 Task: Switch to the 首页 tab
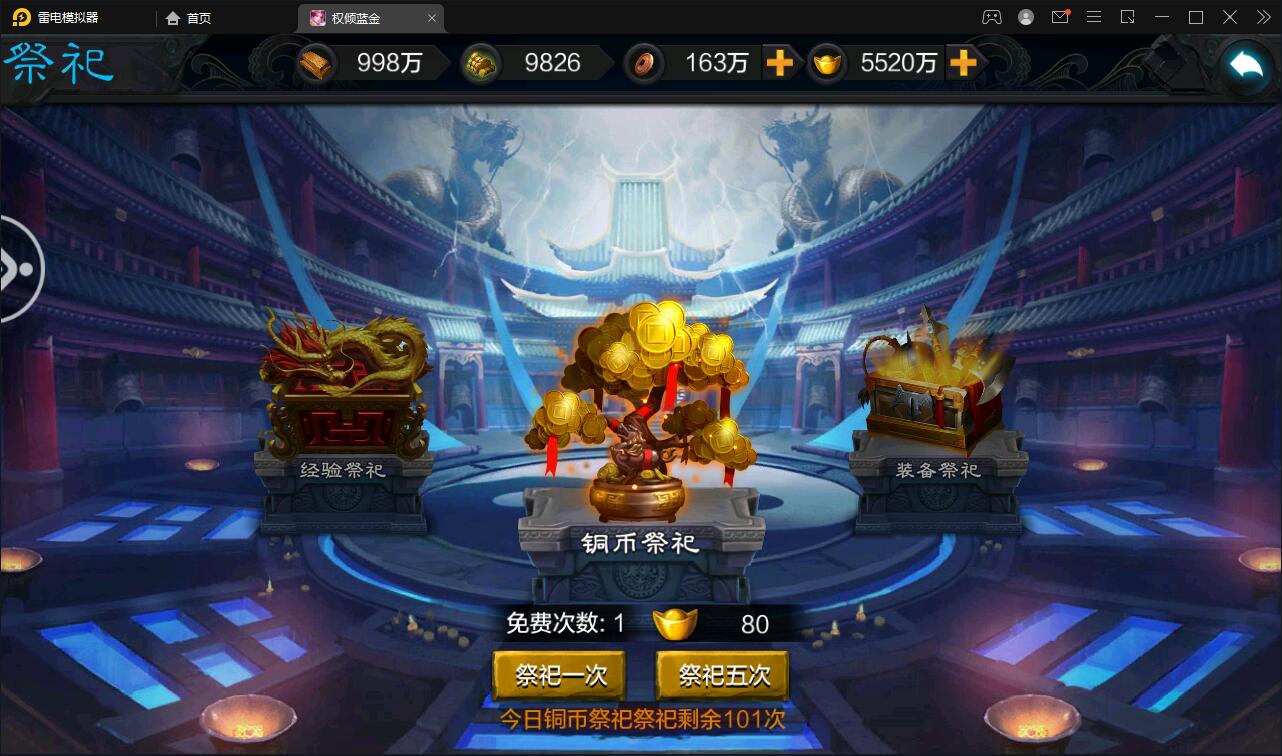click(x=188, y=17)
